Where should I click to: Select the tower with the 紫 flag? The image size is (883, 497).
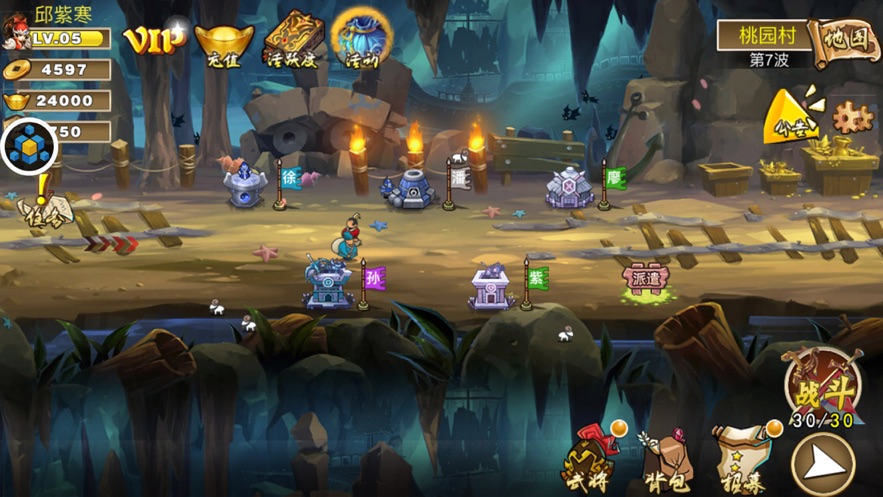[493, 286]
